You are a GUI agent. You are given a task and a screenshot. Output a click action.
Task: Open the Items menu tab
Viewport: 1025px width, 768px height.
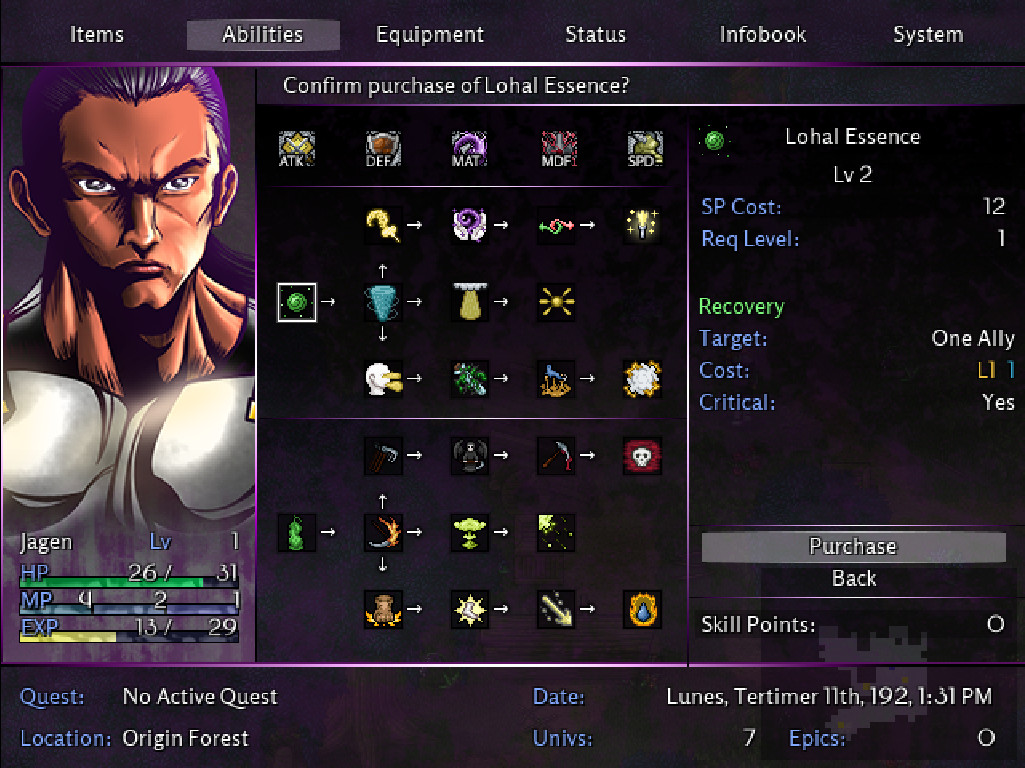click(97, 35)
